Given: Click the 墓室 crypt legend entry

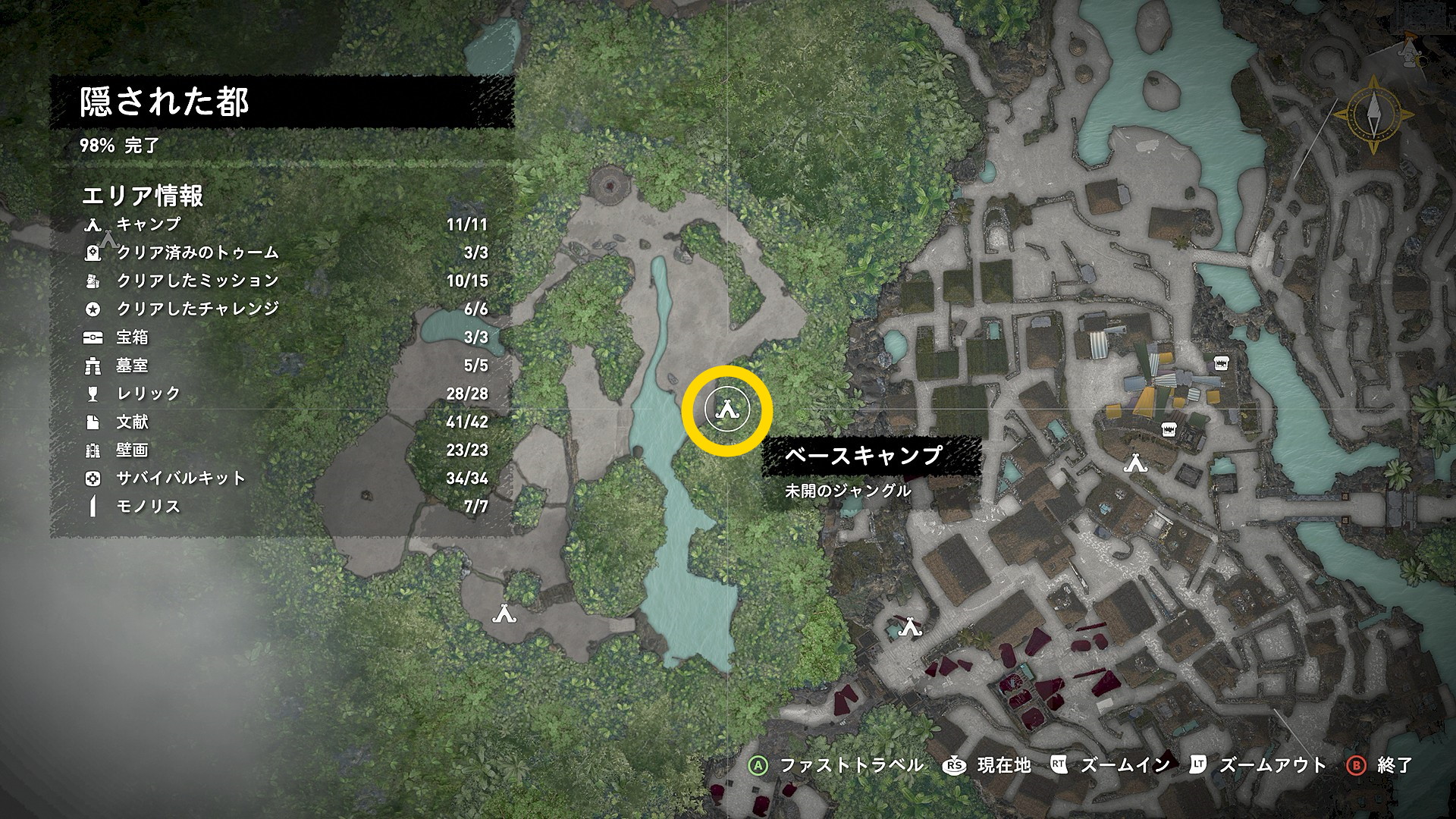Looking at the screenshot, I should point(284,366).
